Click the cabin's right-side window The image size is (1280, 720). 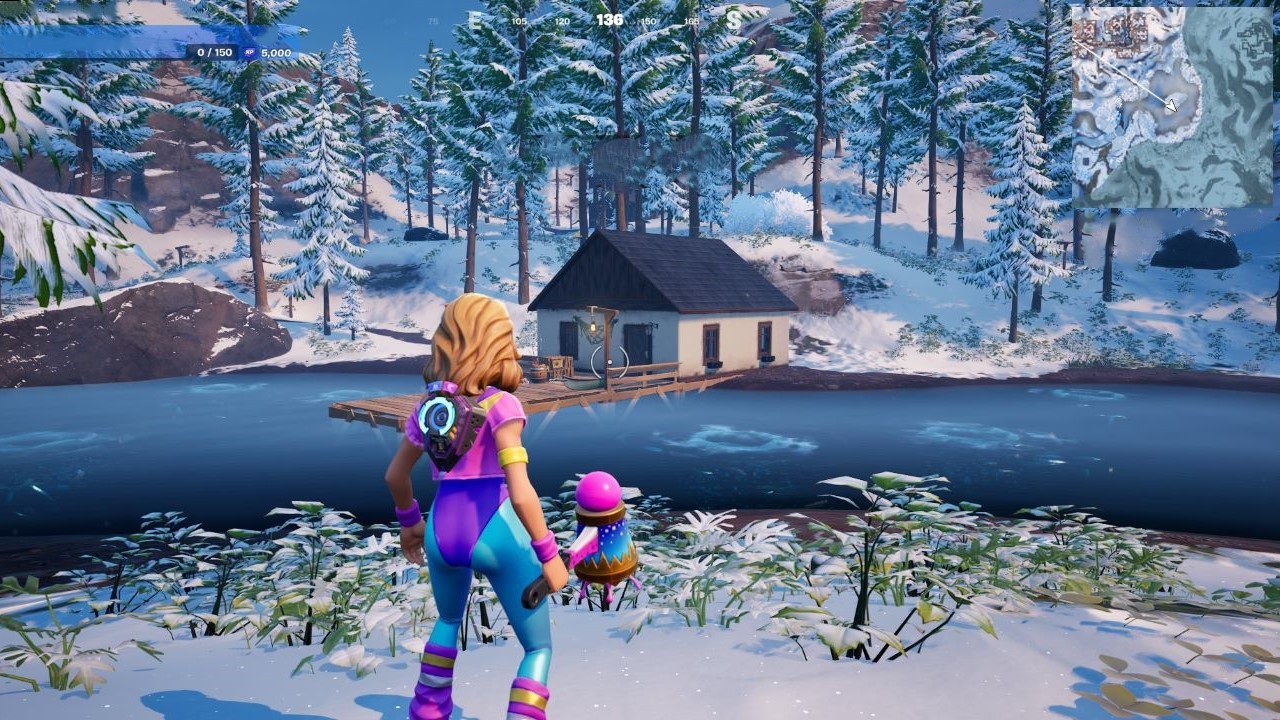[764, 339]
